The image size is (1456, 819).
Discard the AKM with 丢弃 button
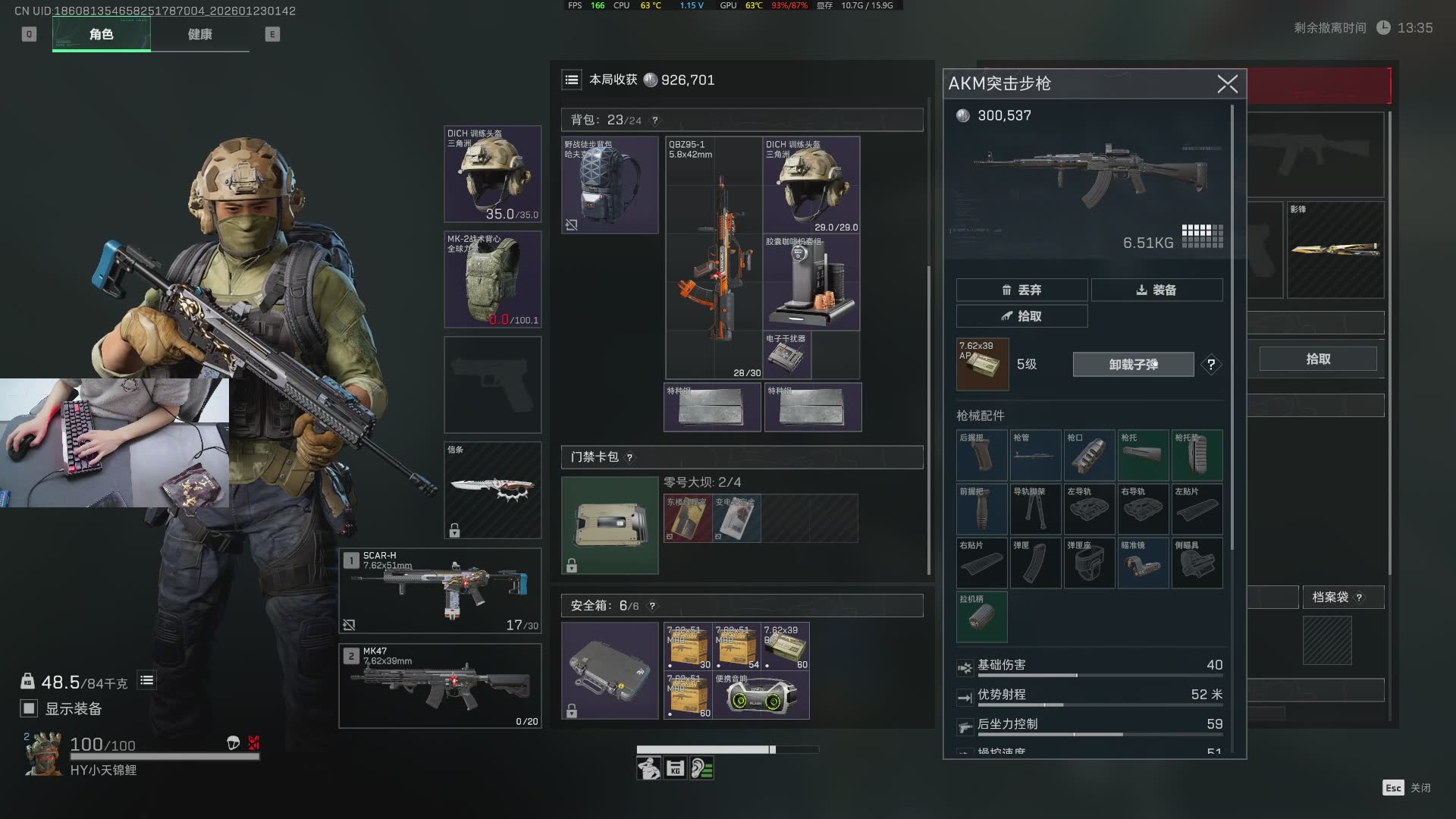[1021, 290]
